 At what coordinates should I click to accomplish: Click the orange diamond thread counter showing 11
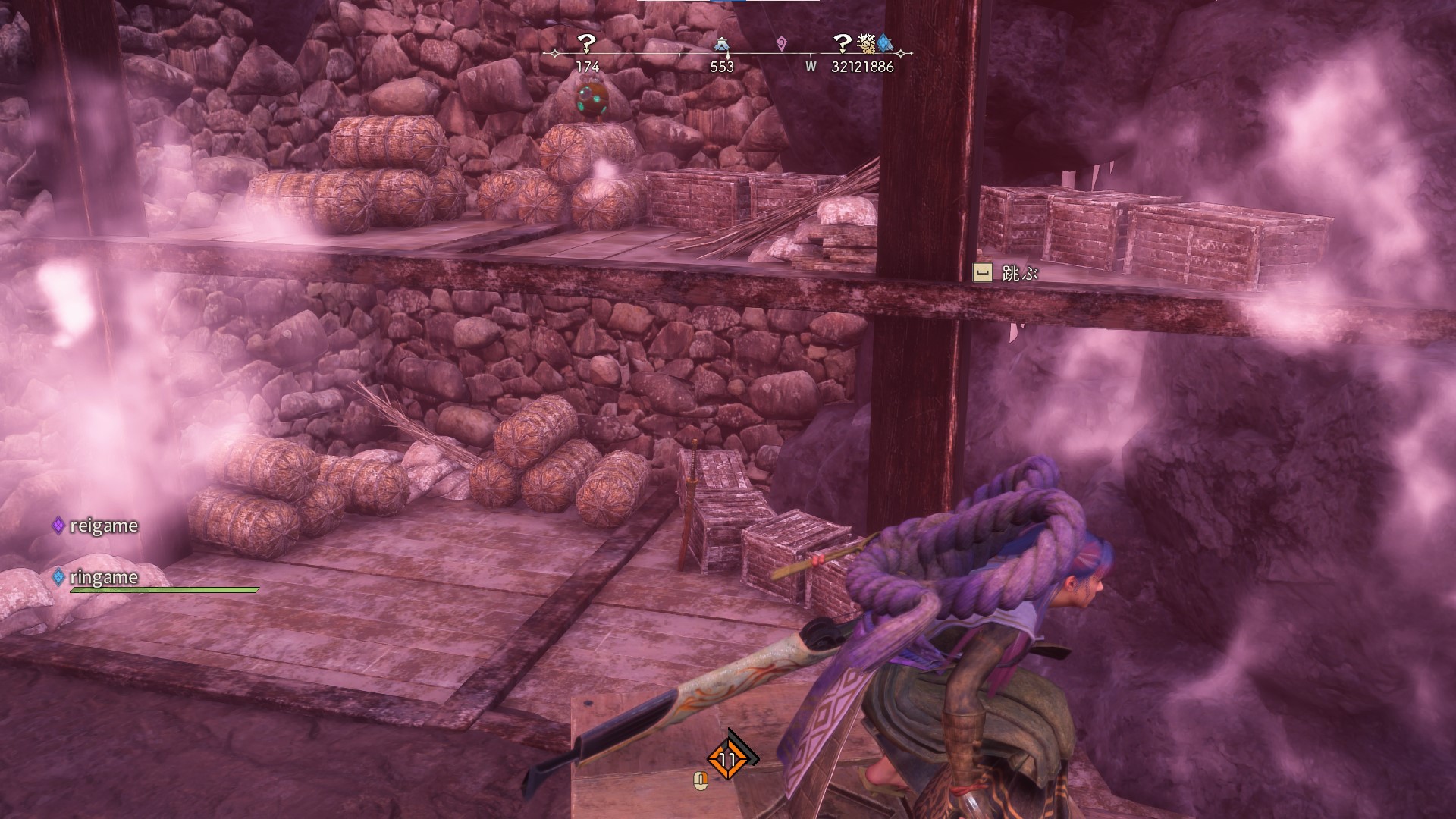point(728,759)
